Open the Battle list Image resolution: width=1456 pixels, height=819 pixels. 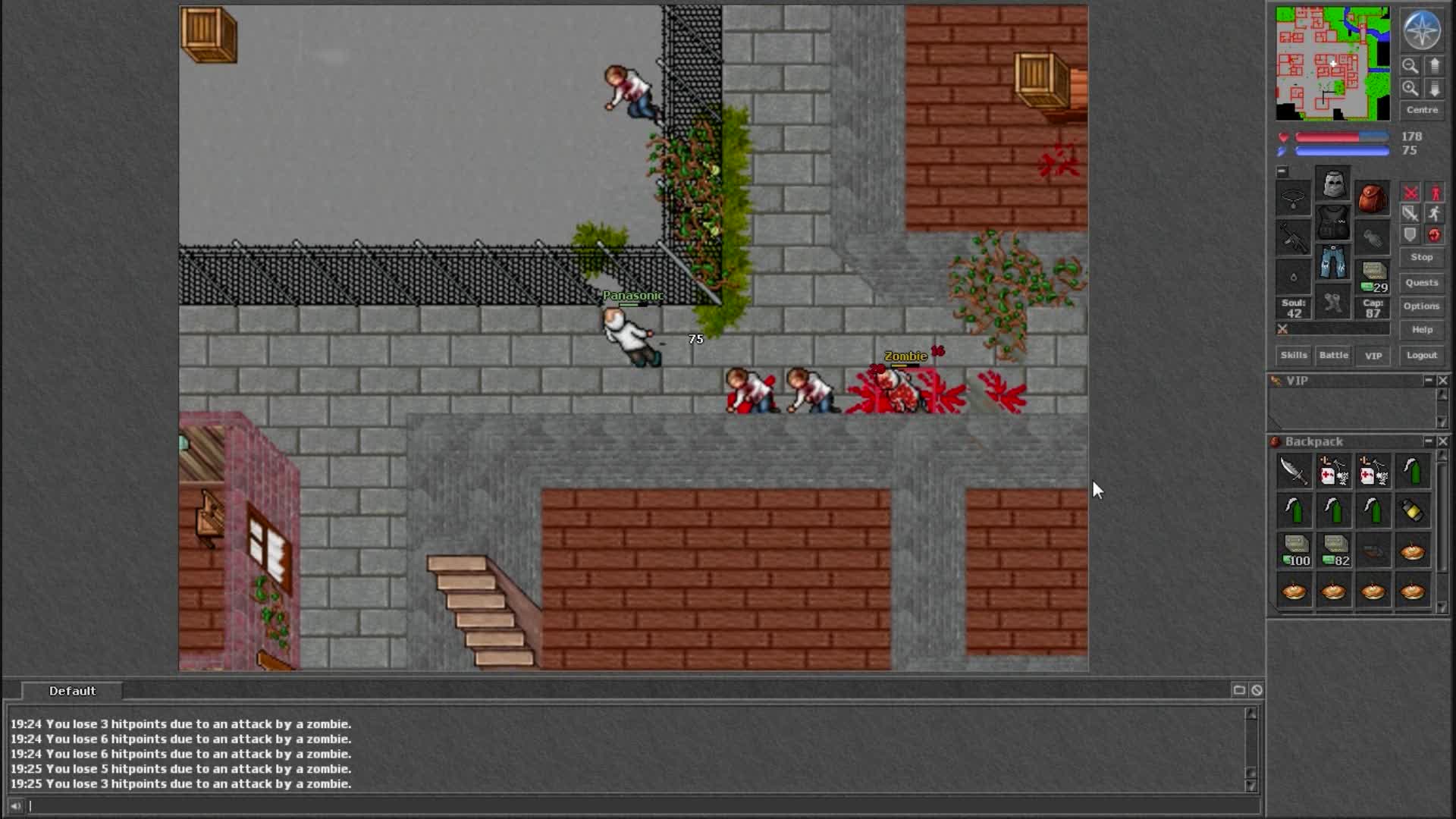[1333, 355]
